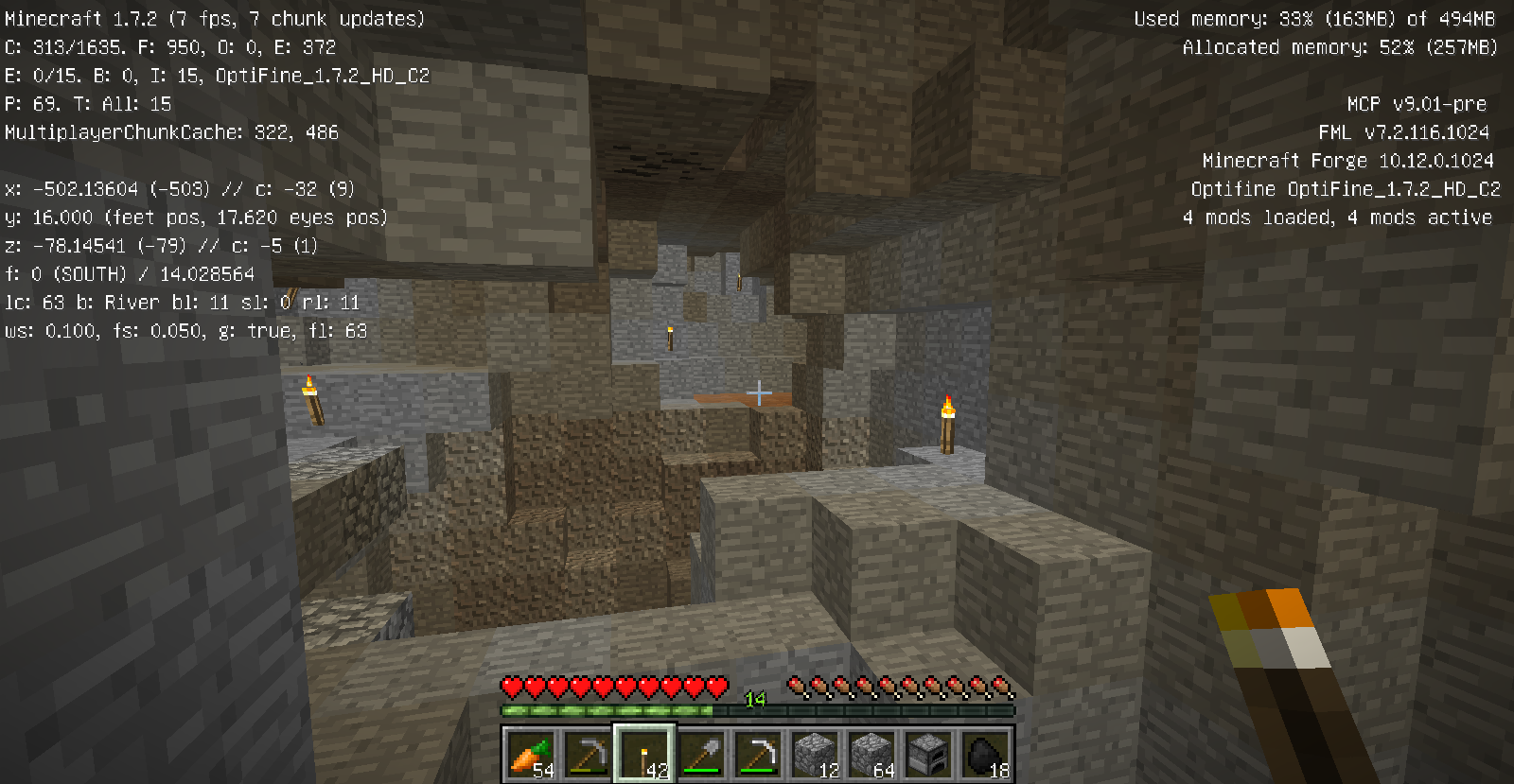
Task: Choose the worn stone pickaxe with yellow durability
Action: point(587,754)
